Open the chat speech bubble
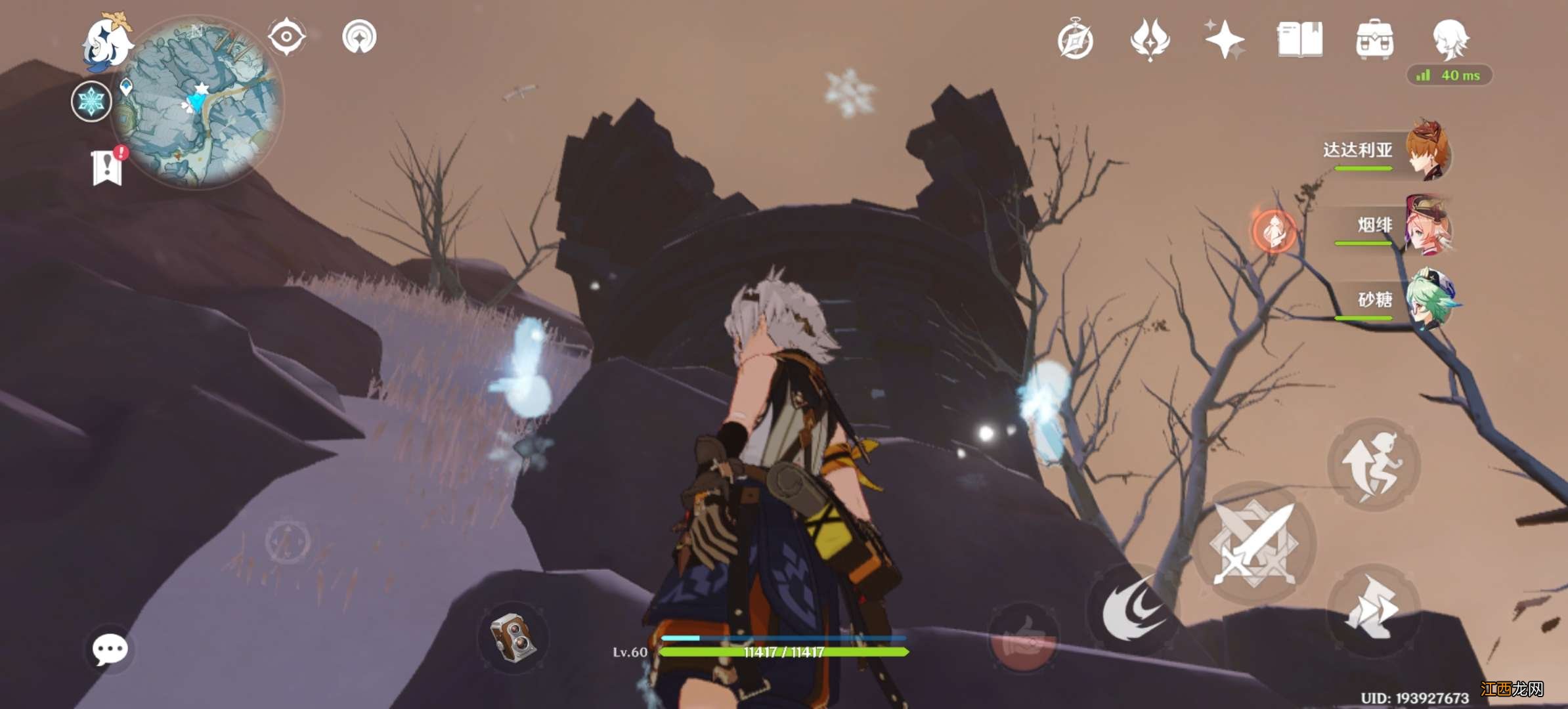Screen dimensions: 1568x709 click(x=110, y=649)
